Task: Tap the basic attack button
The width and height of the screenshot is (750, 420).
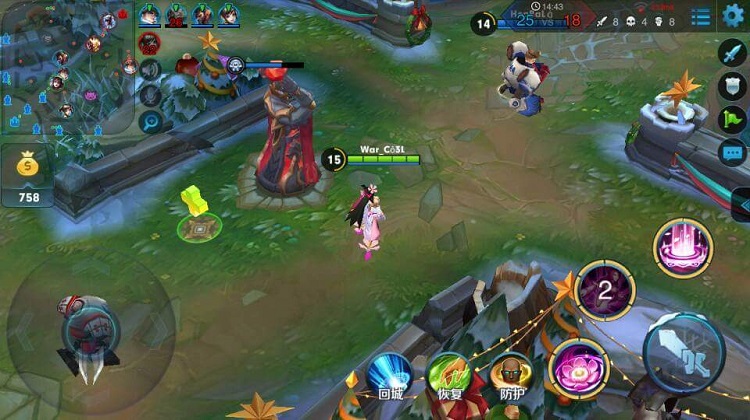Action: pyautogui.click(x=683, y=351)
